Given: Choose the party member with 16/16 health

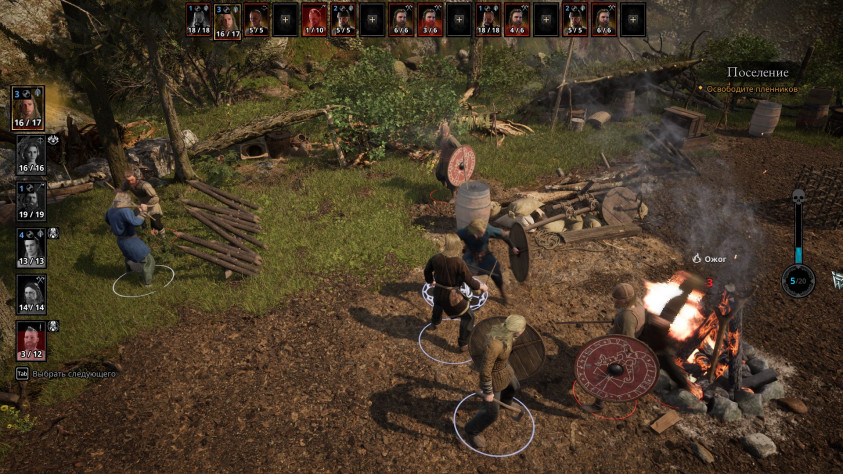Looking at the screenshot, I should pyautogui.click(x=30, y=155).
